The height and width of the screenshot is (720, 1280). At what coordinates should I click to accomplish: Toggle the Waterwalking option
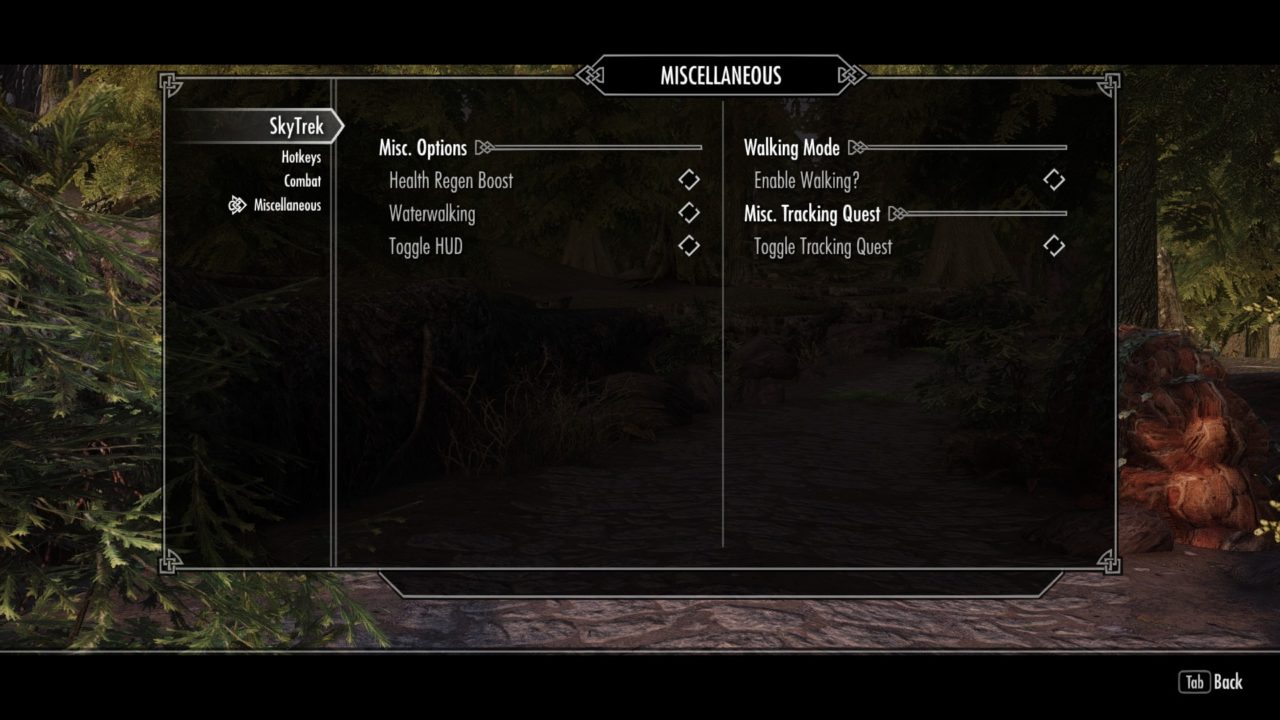coord(687,213)
